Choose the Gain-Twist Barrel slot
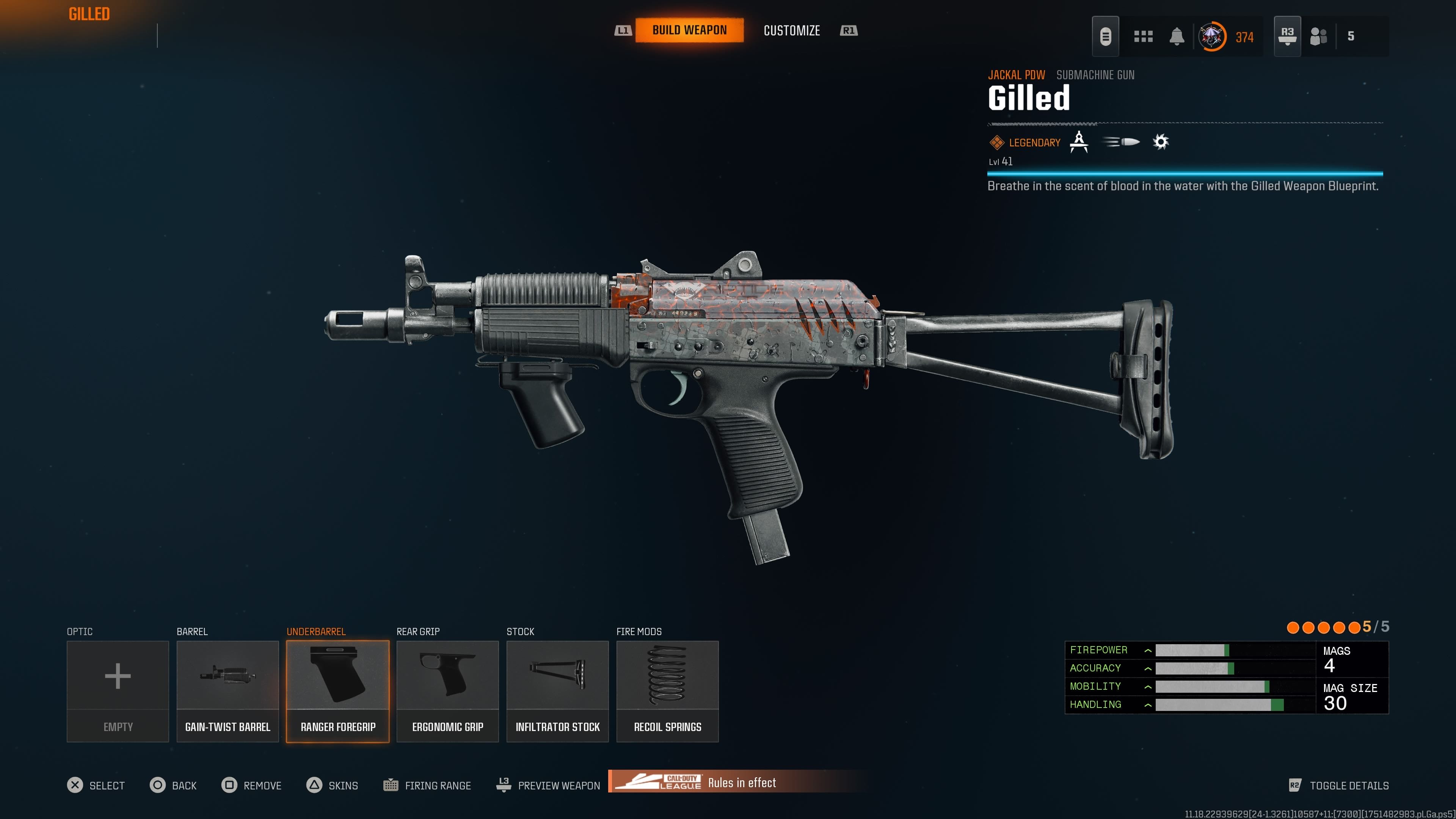1456x819 pixels. pos(227,691)
